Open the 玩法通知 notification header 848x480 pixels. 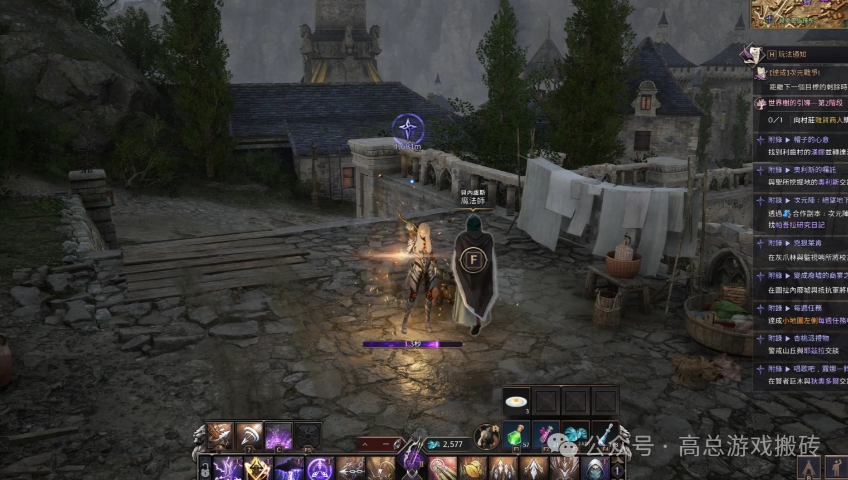coord(800,53)
